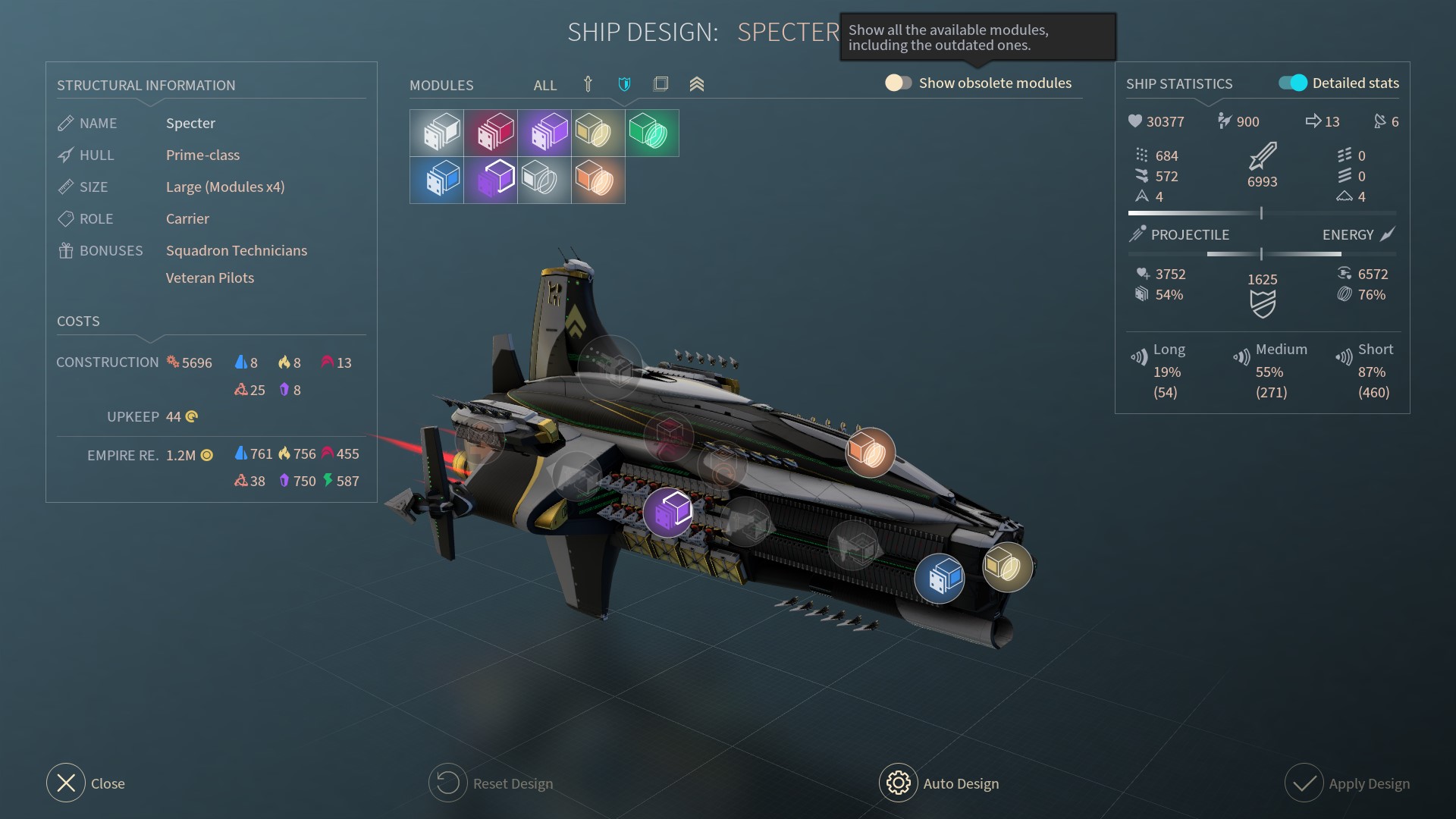Select the yellow shield module tile
This screenshot has height=819, width=1456.
(598, 133)
